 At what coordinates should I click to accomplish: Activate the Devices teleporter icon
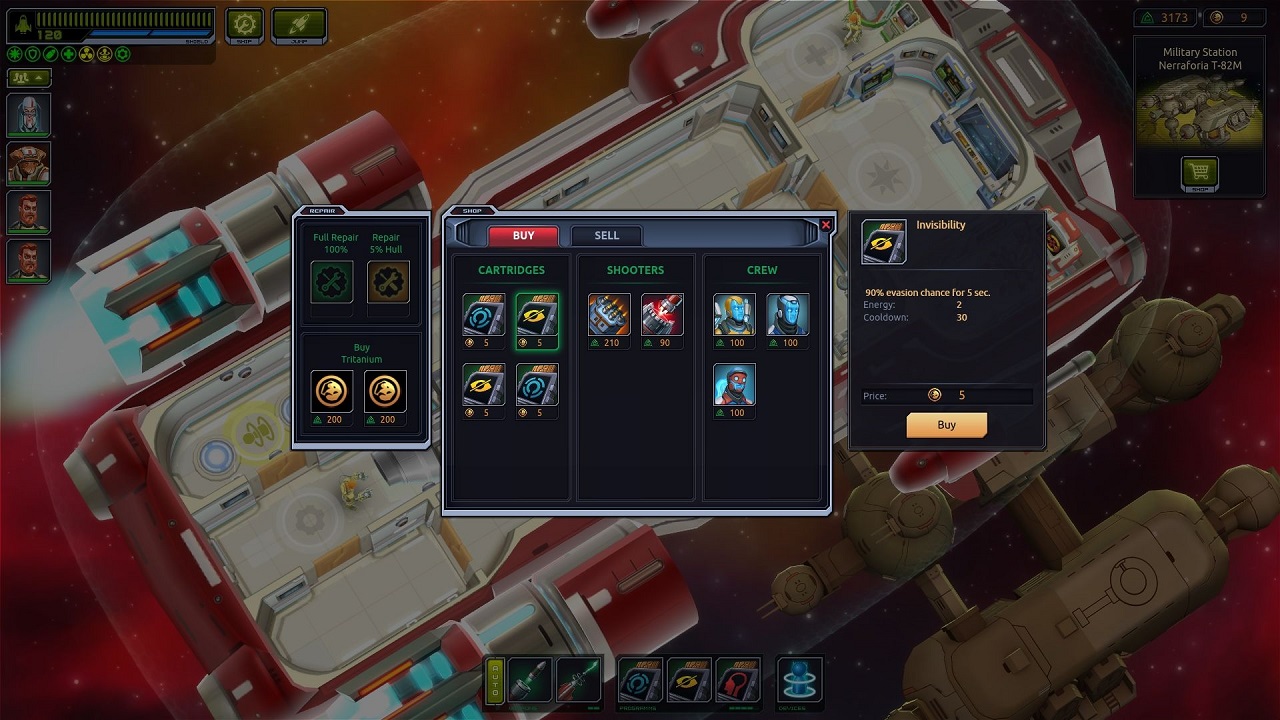pyautogui.click(x=799, y=679)
